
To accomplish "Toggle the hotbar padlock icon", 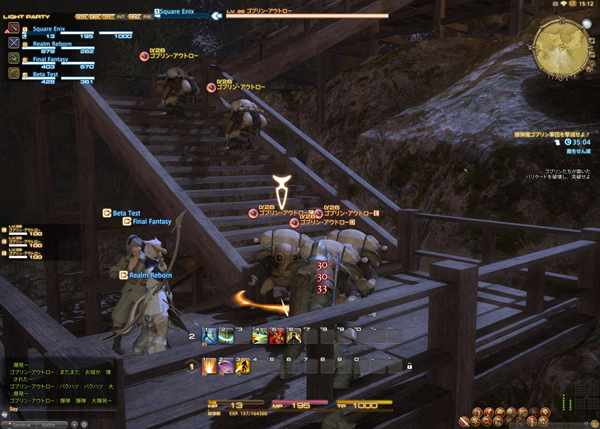I will [409, 367].
